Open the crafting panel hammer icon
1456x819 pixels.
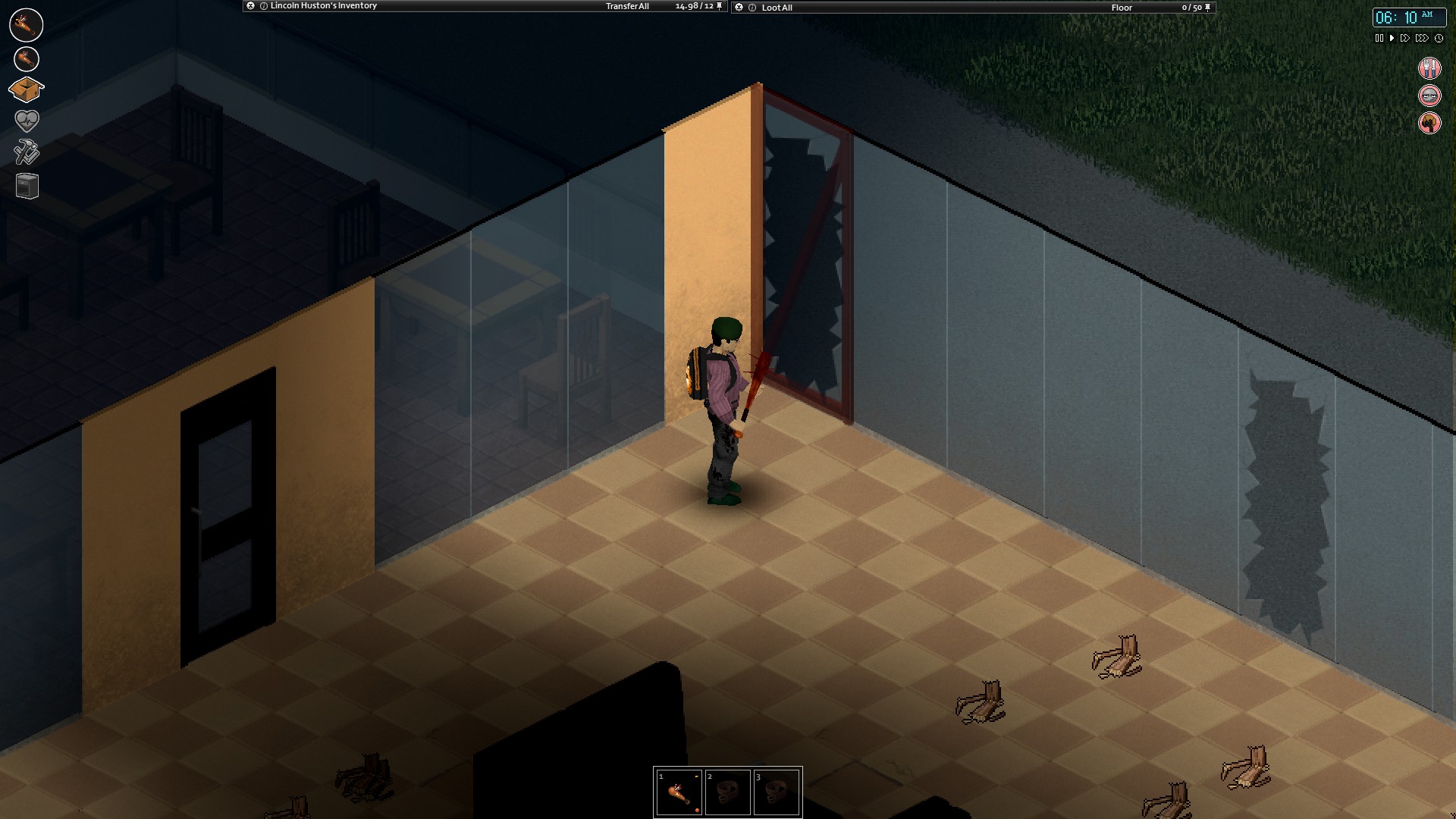point(25,151)
